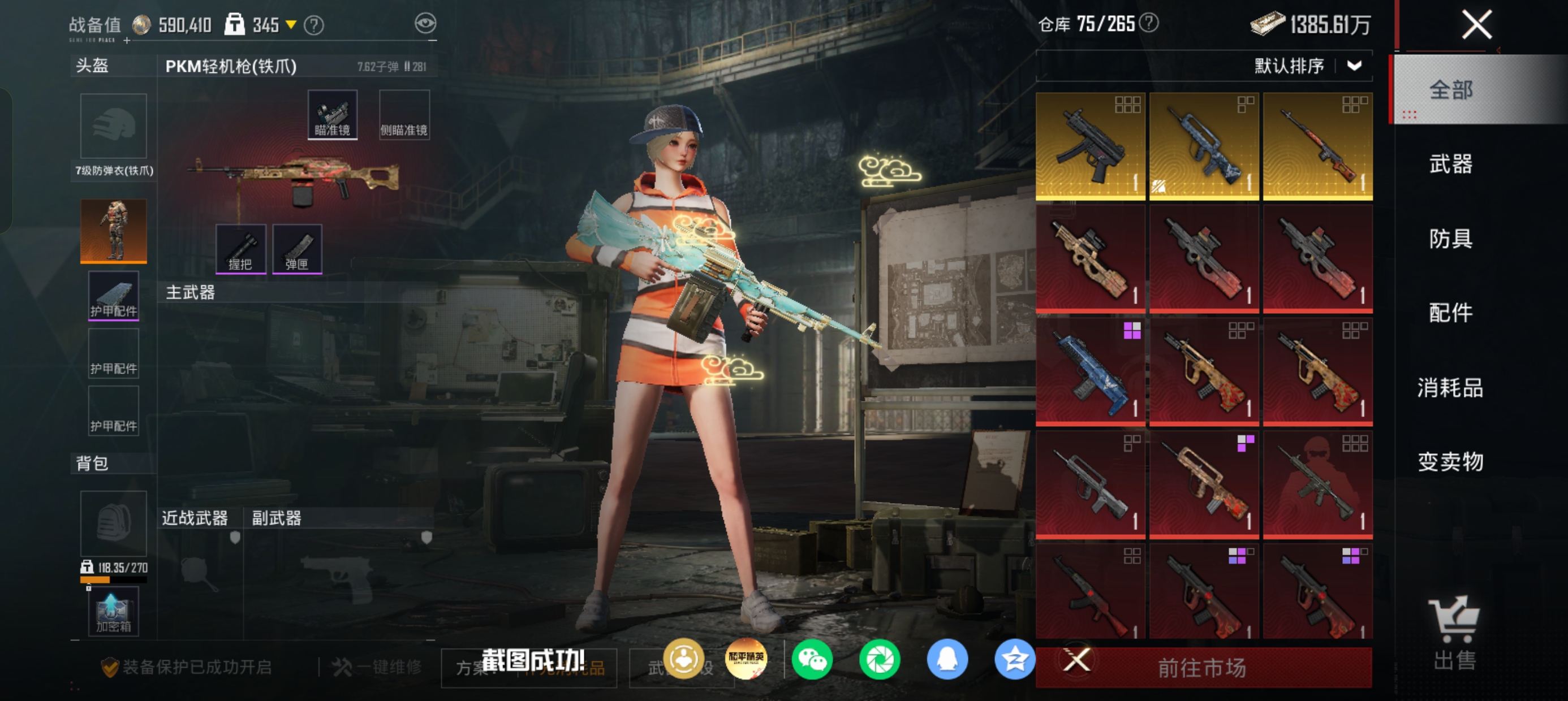Select the gold-tier MP5 submachine gun slot
The width and height of the screenshot is (1568, 701).
pos(1090,146)
